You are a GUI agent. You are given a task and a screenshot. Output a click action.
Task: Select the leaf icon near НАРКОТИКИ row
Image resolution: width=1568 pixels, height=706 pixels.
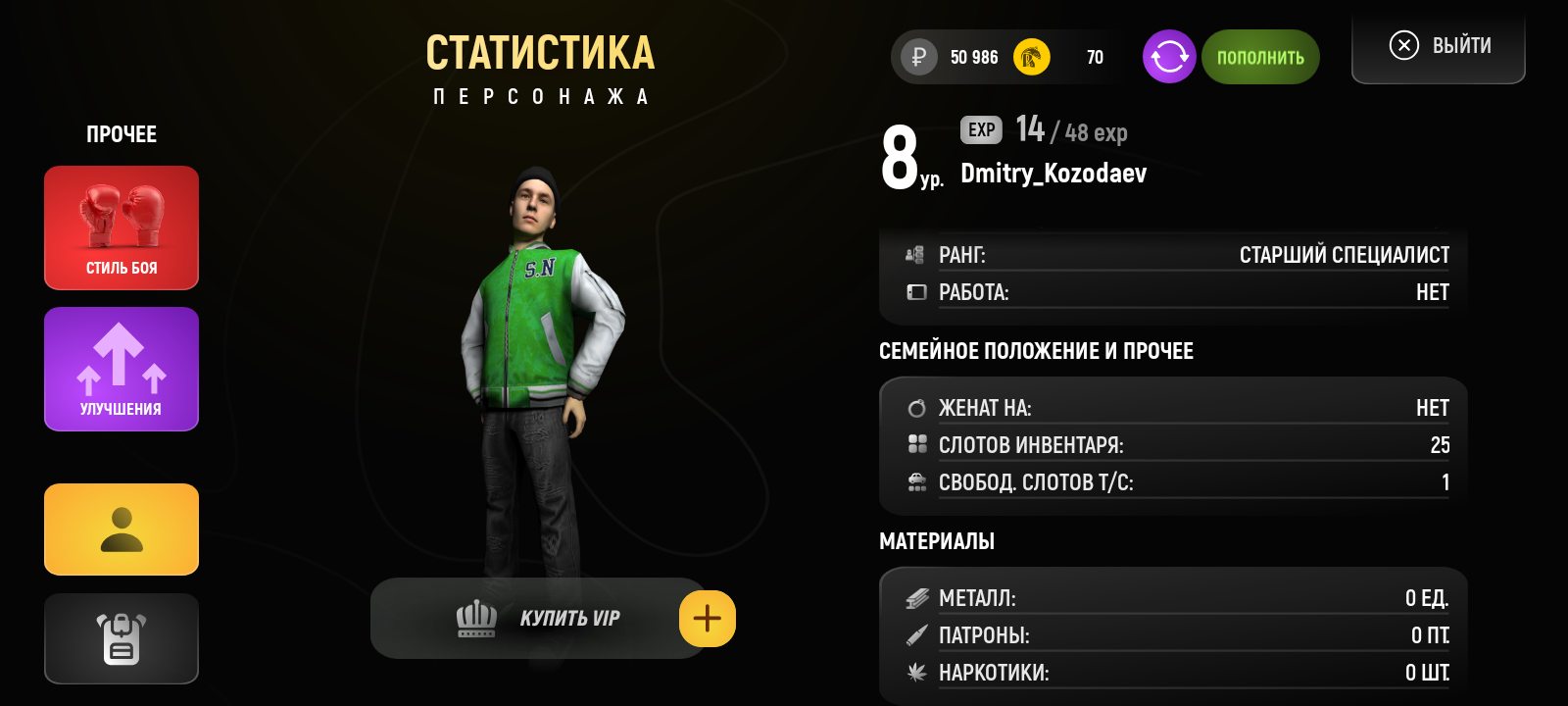tap(917, 673)
